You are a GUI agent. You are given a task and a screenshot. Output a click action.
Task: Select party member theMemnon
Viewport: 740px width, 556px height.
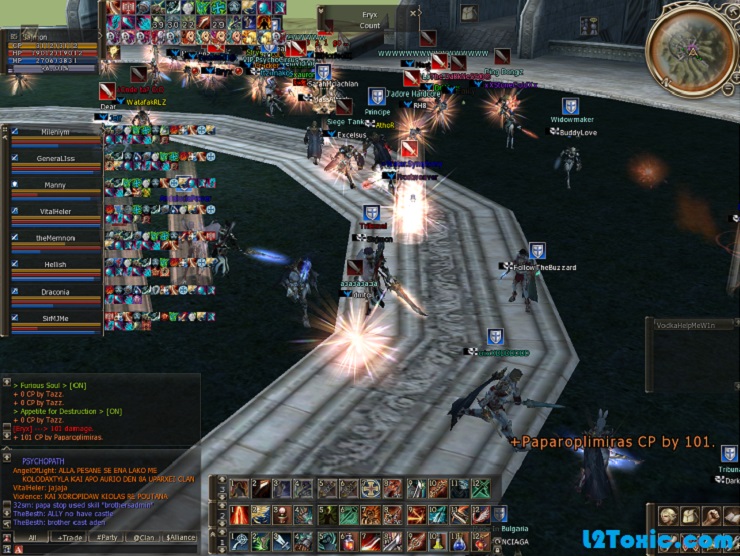coord(55,238)
